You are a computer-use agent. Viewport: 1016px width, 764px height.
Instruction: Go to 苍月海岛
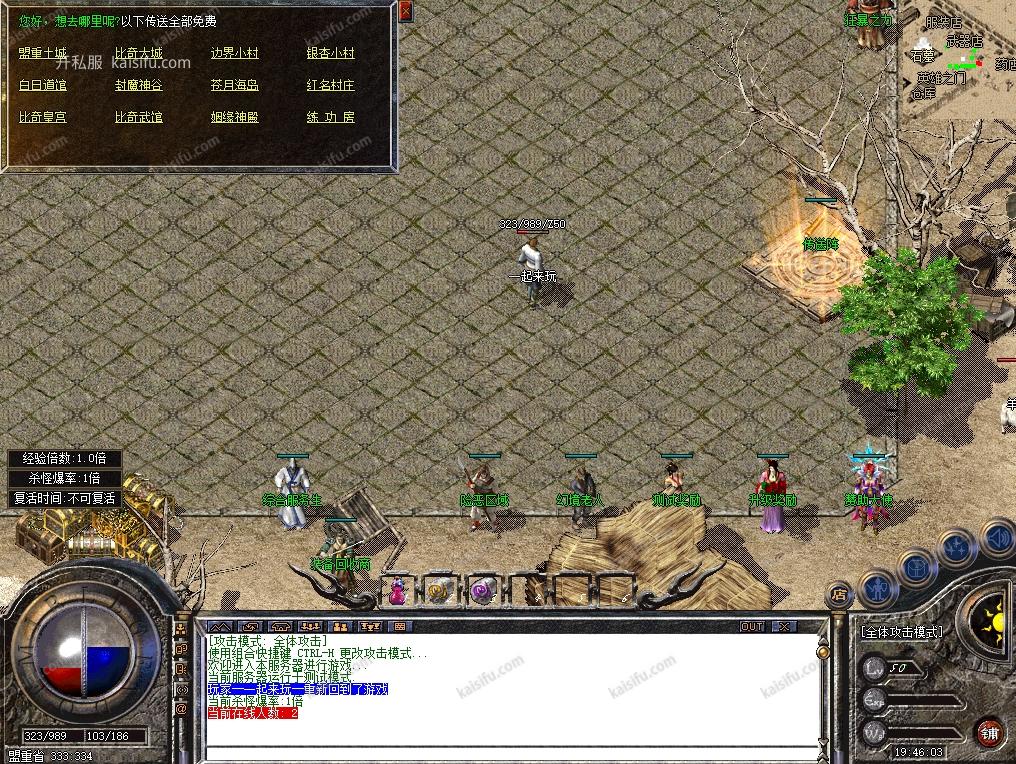click(x=234, y=85)
